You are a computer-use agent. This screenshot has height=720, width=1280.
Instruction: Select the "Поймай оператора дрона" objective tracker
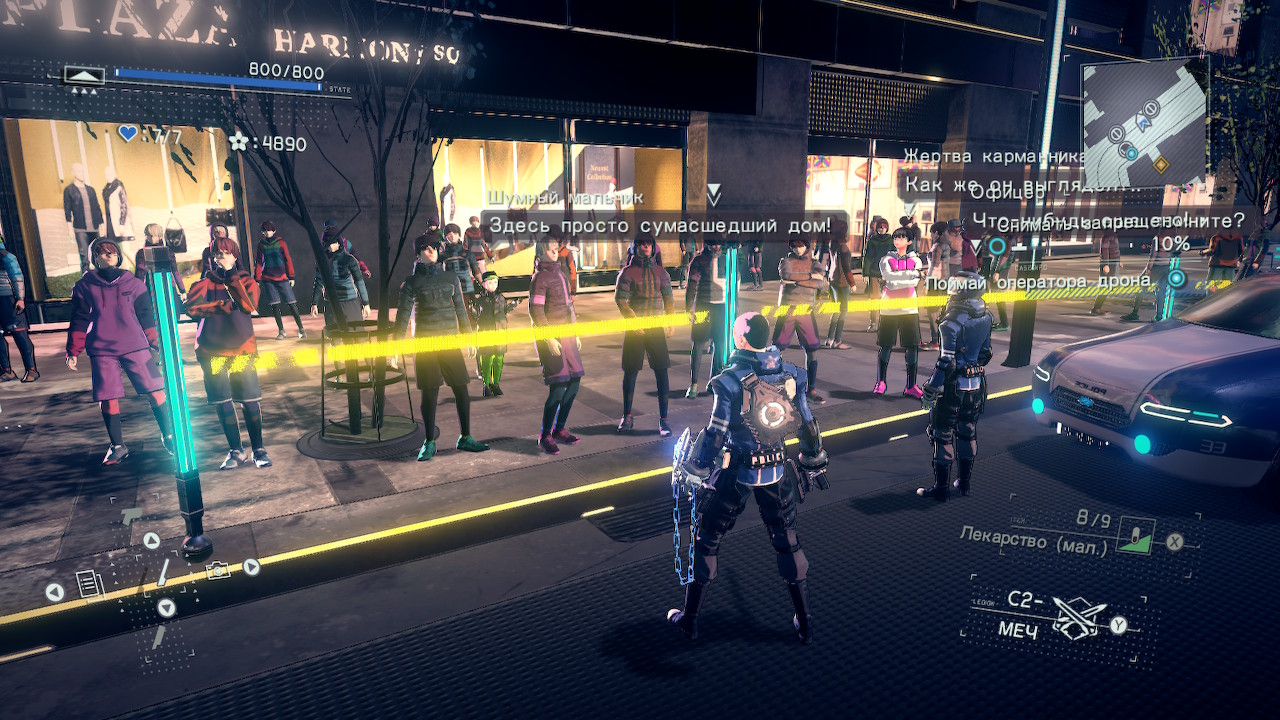[1038, 283]
